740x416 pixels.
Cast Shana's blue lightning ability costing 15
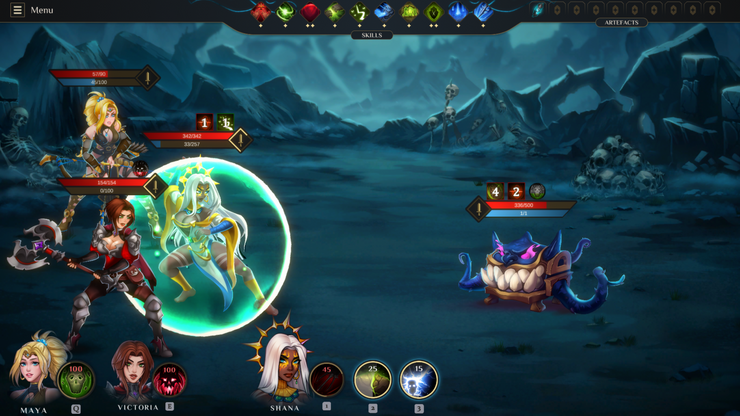click(419, 380)
